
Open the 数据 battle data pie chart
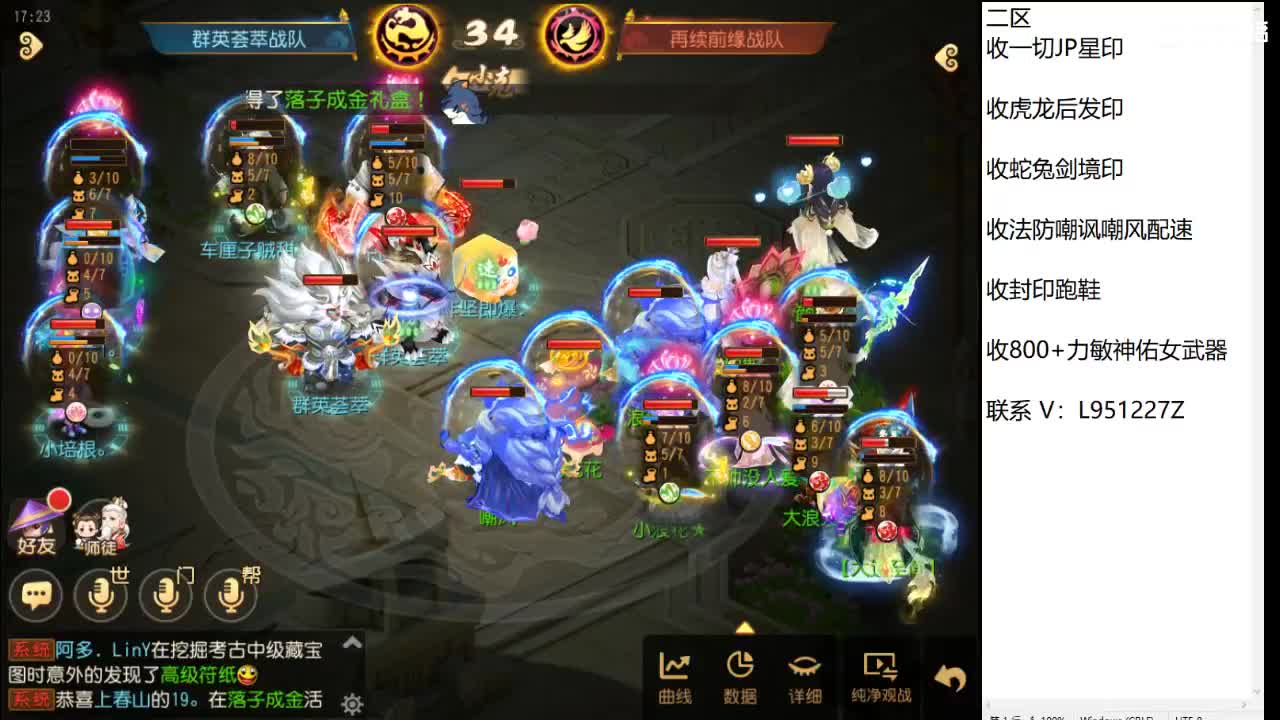point(740,675)
